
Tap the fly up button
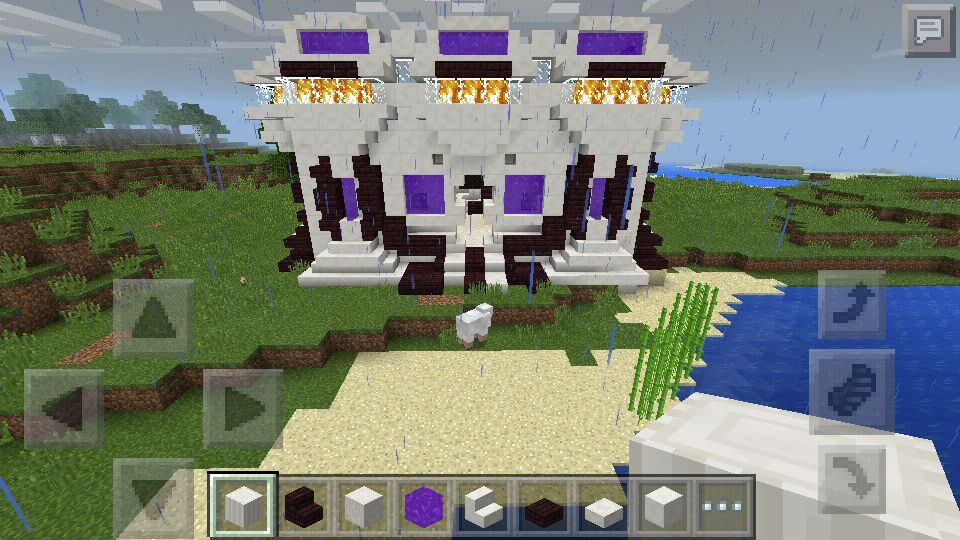coord(852,304)
